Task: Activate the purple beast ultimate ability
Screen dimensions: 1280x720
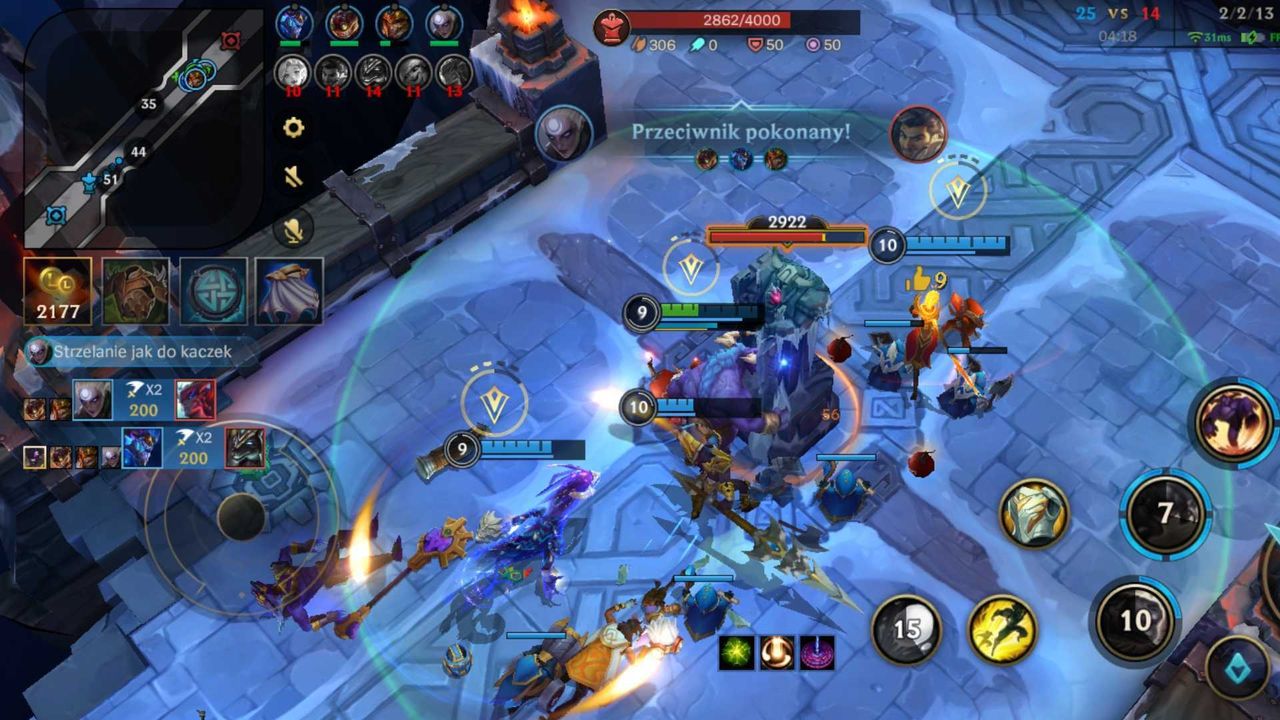Action: tap(1232, 424)
